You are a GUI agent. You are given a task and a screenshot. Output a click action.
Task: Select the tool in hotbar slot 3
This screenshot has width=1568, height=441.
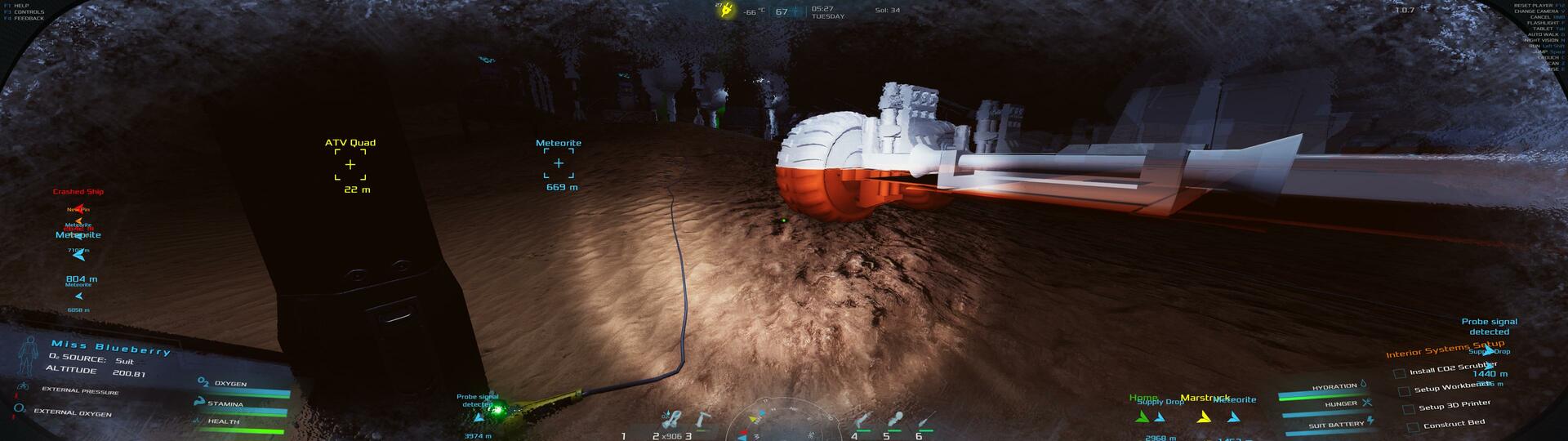[x=702, y=419]
